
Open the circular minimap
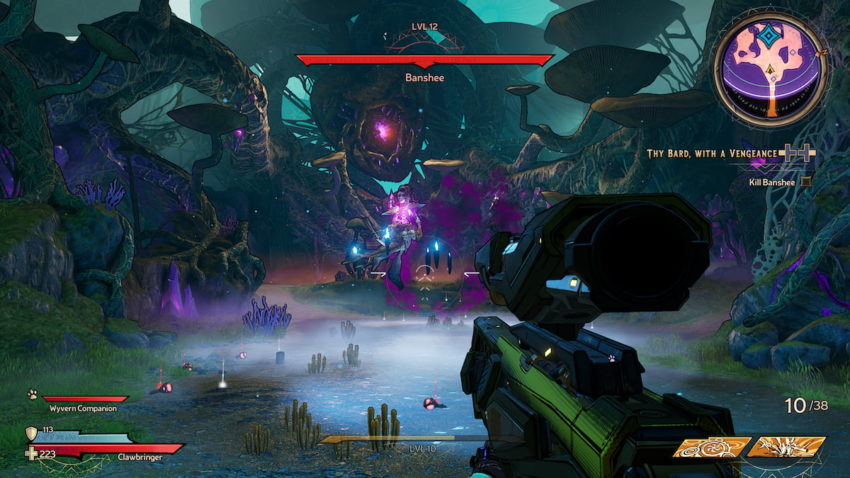[x=769, y=70]
